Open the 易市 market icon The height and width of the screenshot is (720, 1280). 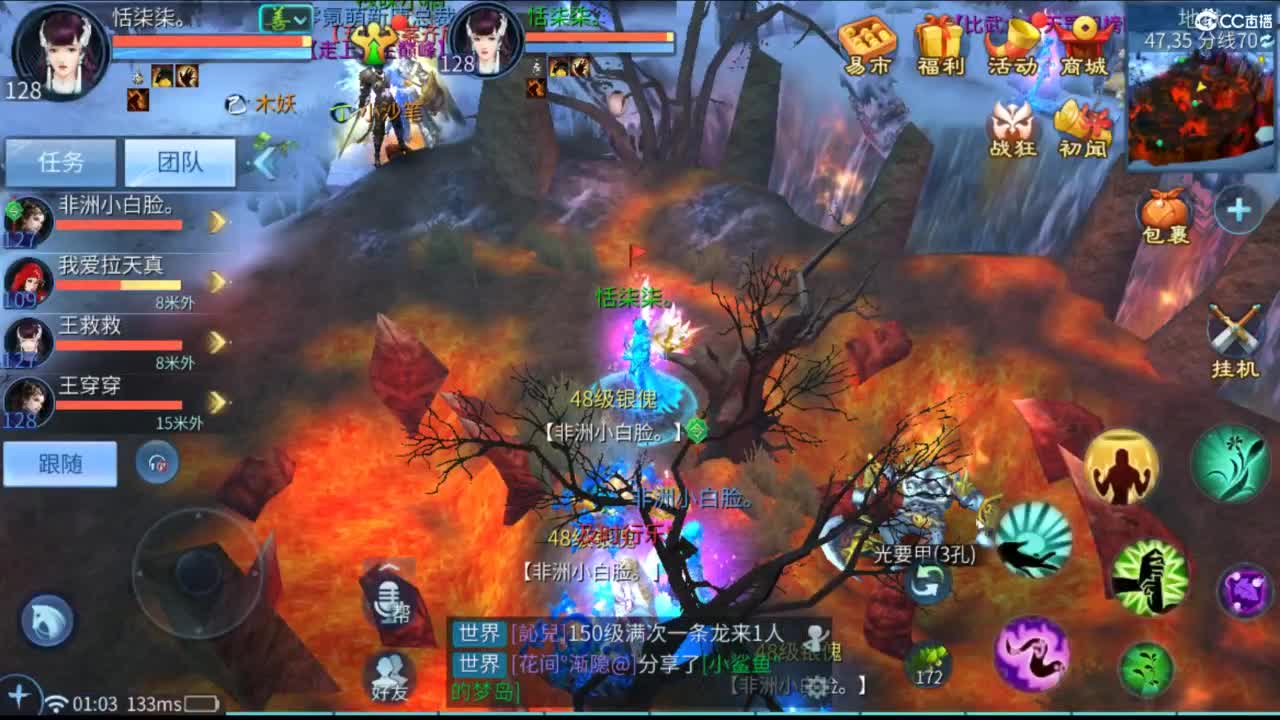[x=868, y=45]
